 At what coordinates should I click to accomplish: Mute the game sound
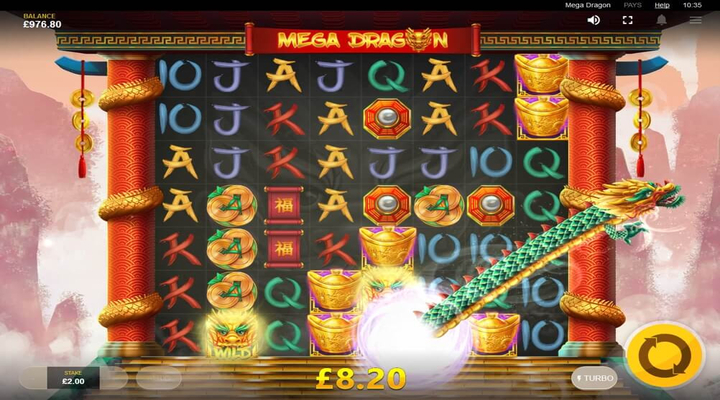pos(594,19)
